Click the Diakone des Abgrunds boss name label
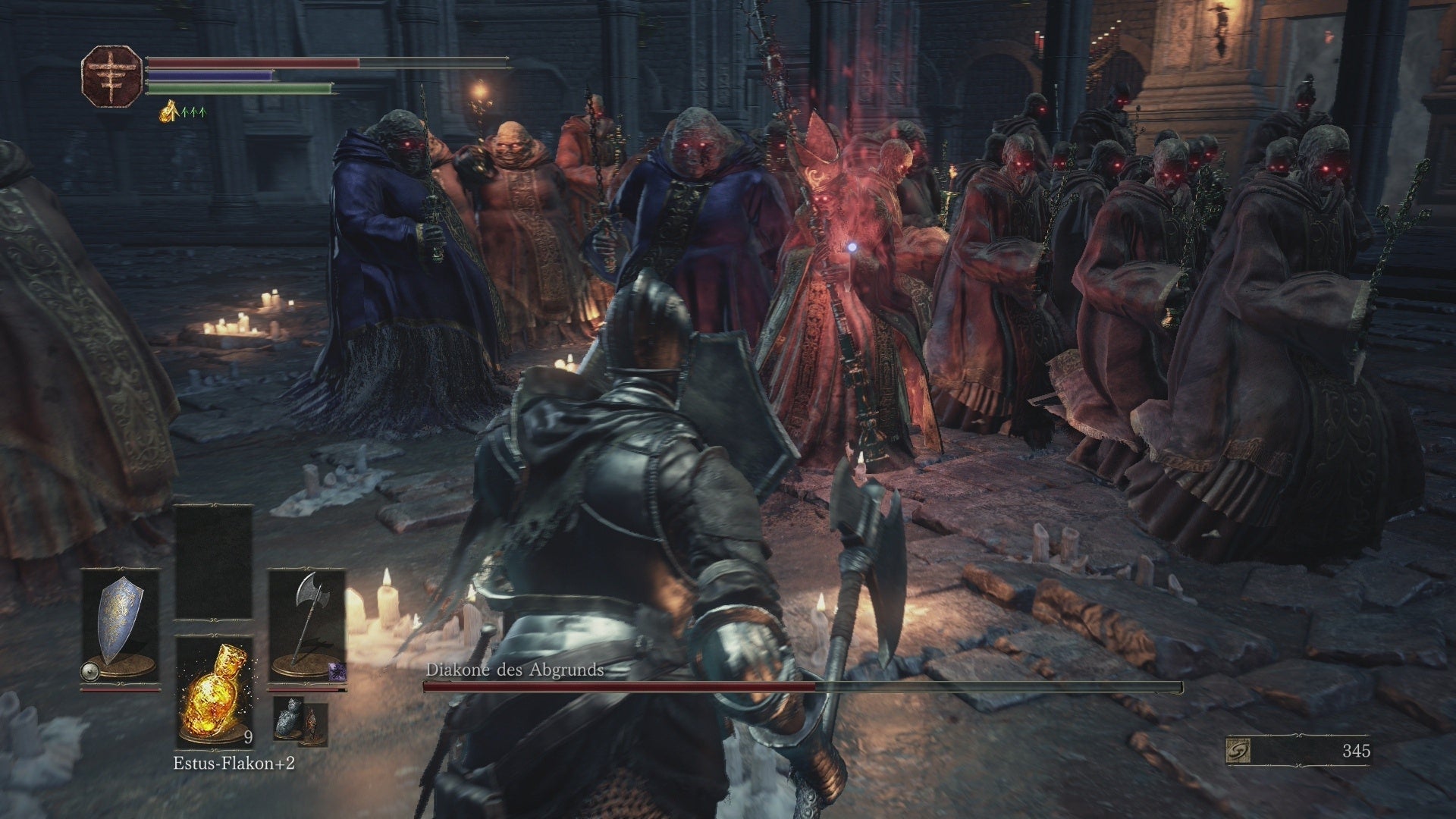 [x=517, y=671]
